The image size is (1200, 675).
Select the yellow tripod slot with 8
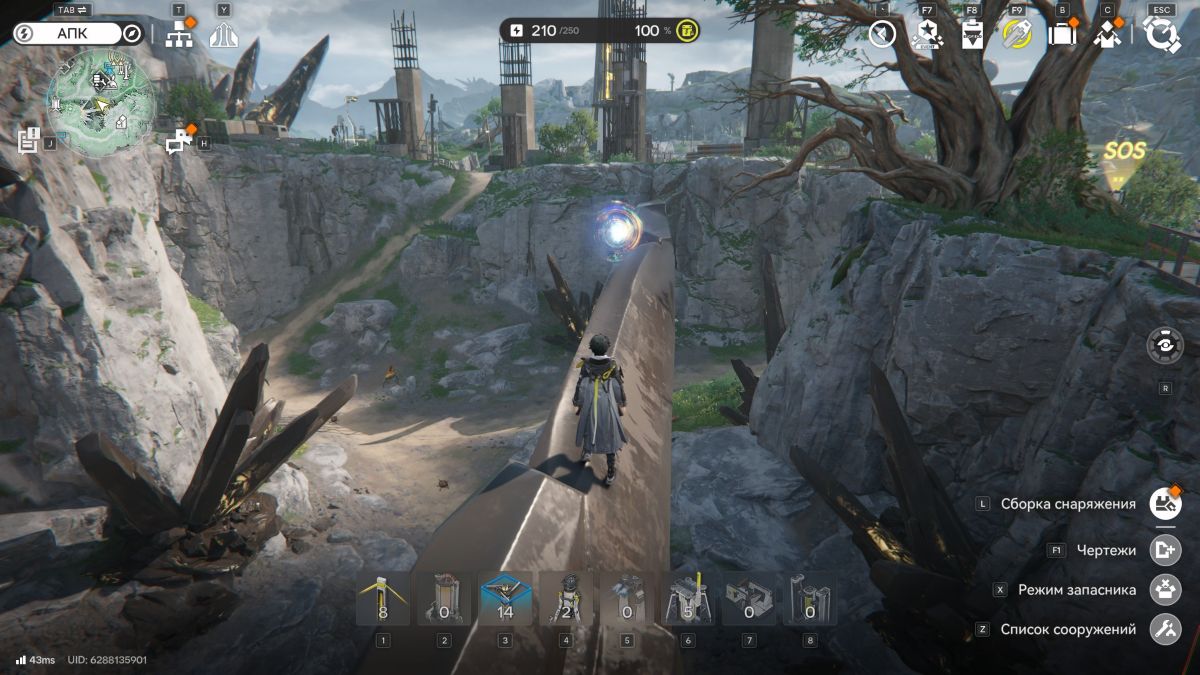pyautogui.click(x=383, y=599)
